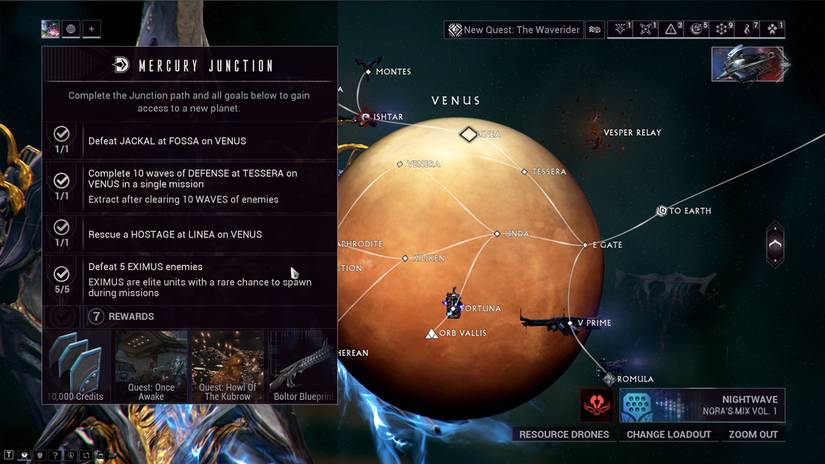Click the landing craft thumbnail
This screenshot has width=825, height=464.
pyautogui.click(x=747, y=63)
